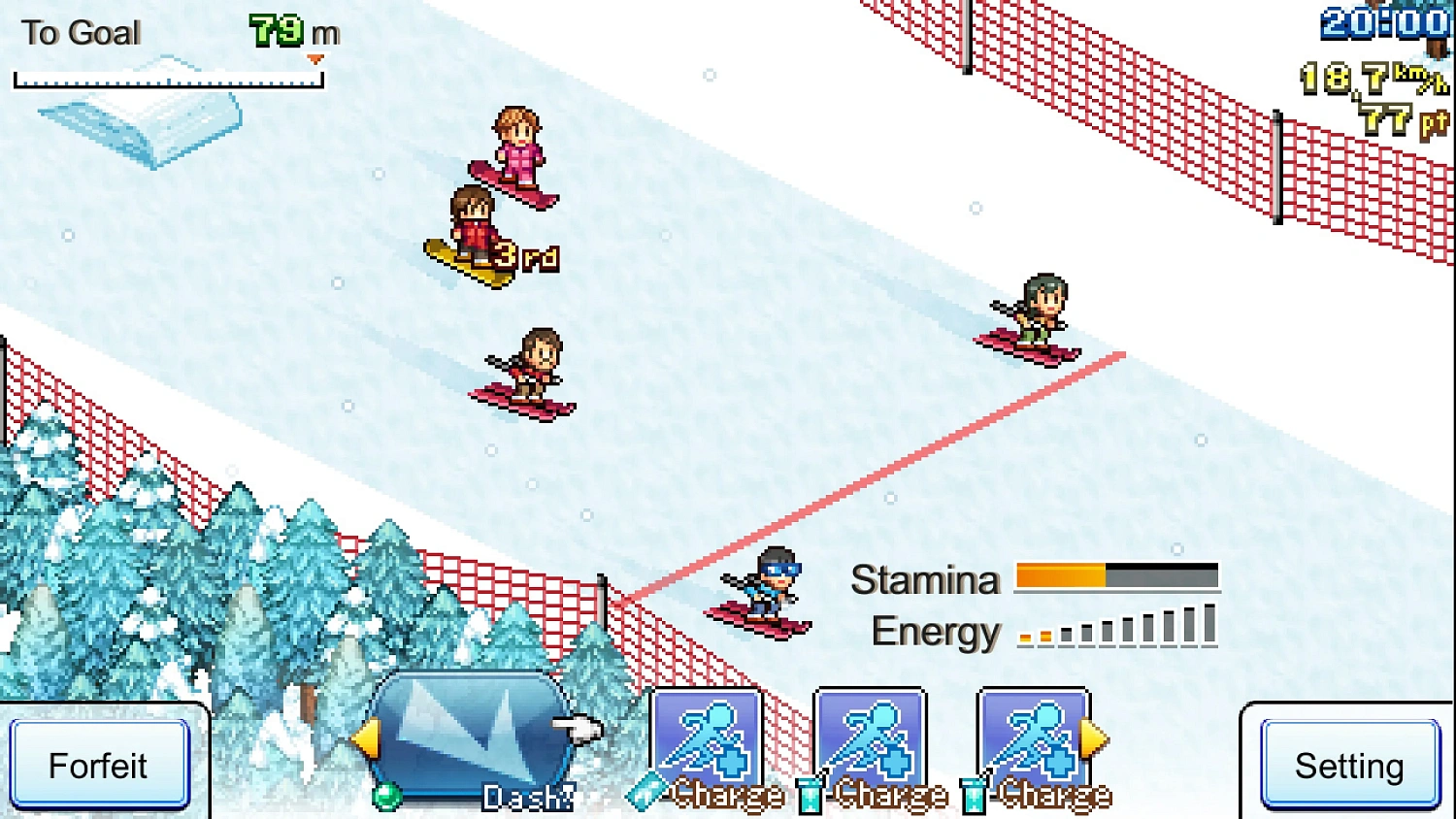Open the Setting menu
The width and height of the screenshot is (1456, 819).
(1349, 766)
